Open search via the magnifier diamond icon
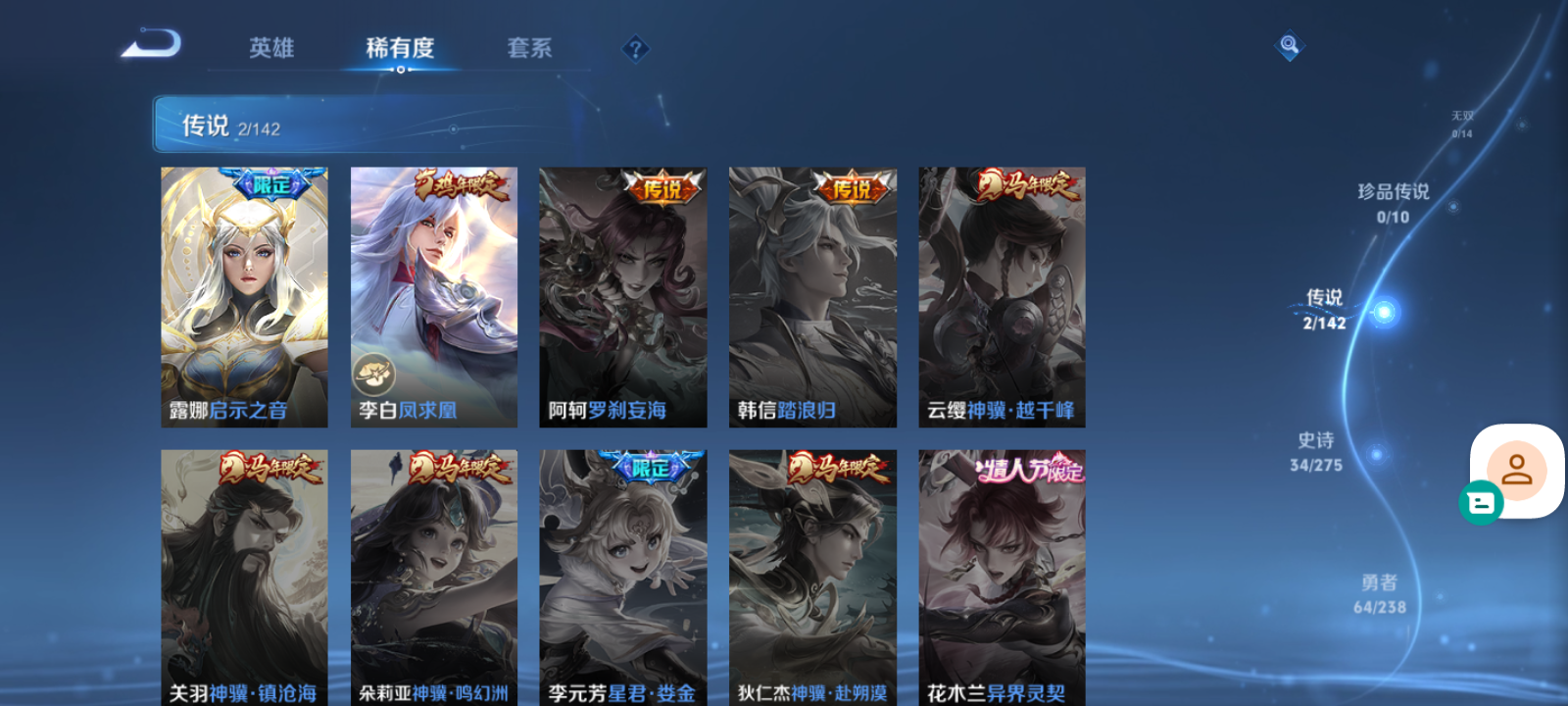1568x706 pixels. coord(1290,47)
